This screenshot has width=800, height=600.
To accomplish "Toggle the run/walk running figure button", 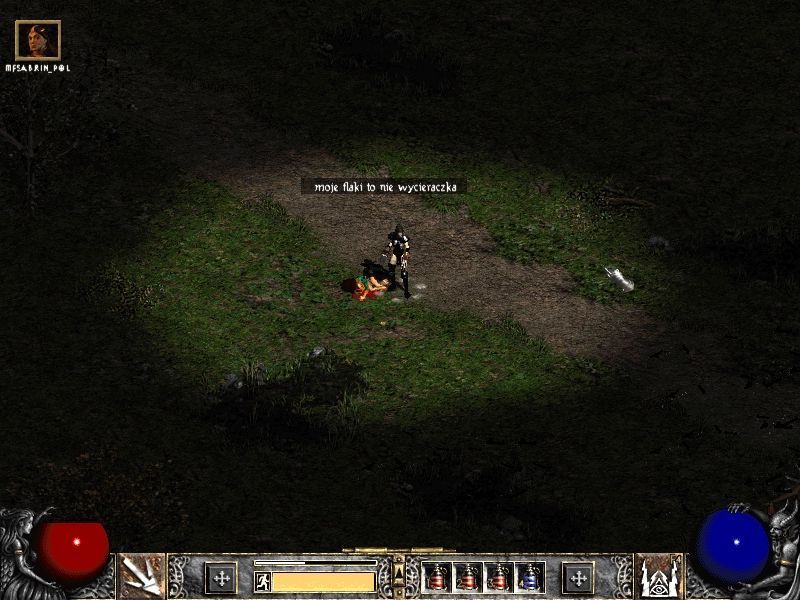I will [x=262, y=581].
